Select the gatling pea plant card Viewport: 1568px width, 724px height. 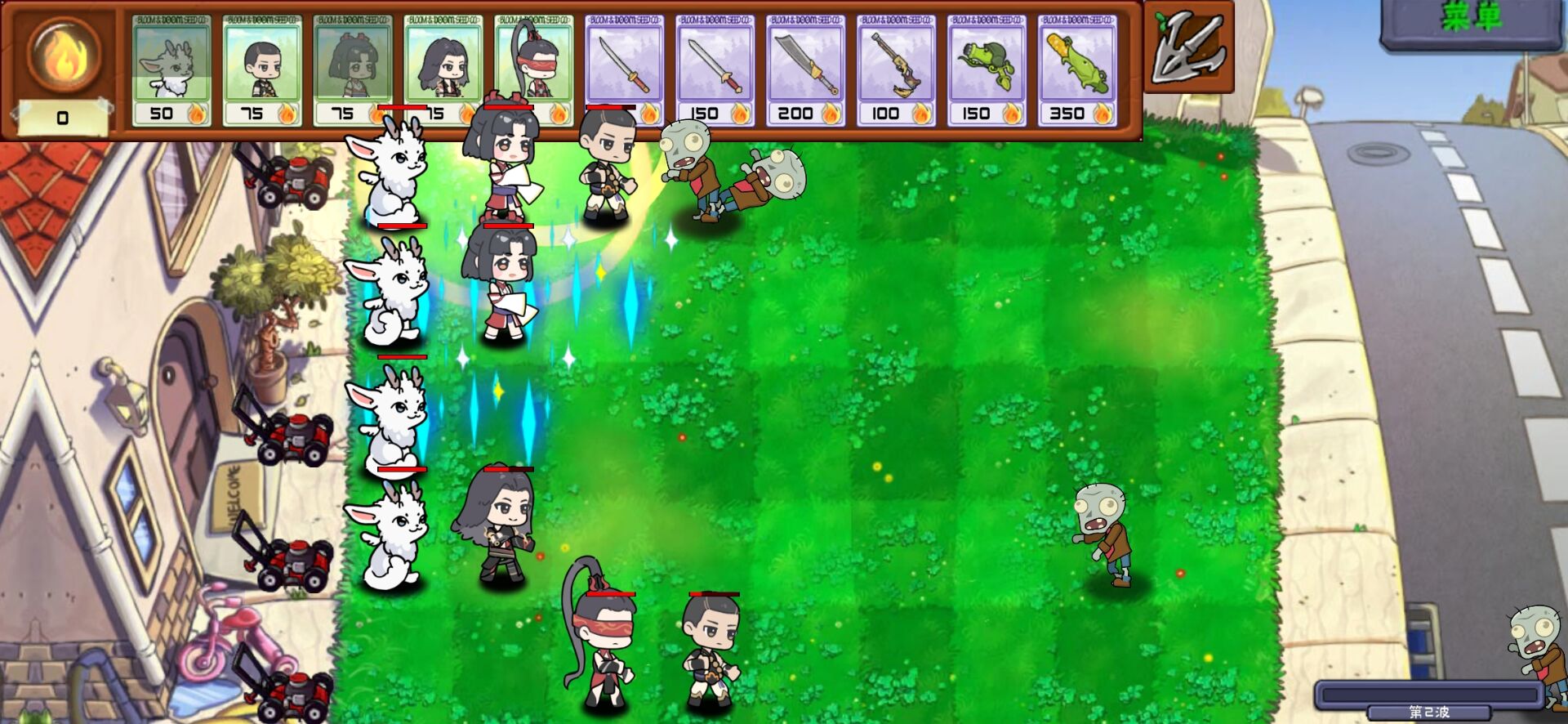click(x=987, y=71)
